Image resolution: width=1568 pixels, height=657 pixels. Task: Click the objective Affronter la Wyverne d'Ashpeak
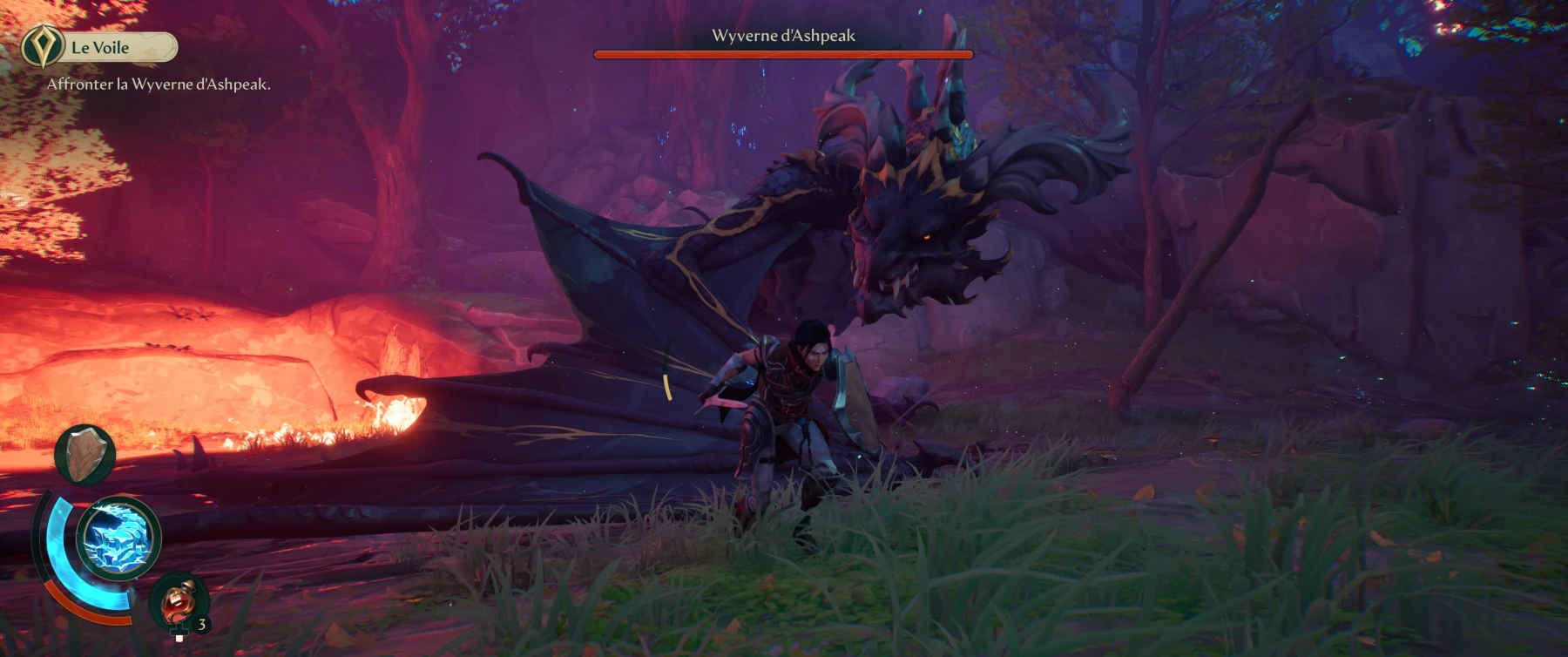158,85
